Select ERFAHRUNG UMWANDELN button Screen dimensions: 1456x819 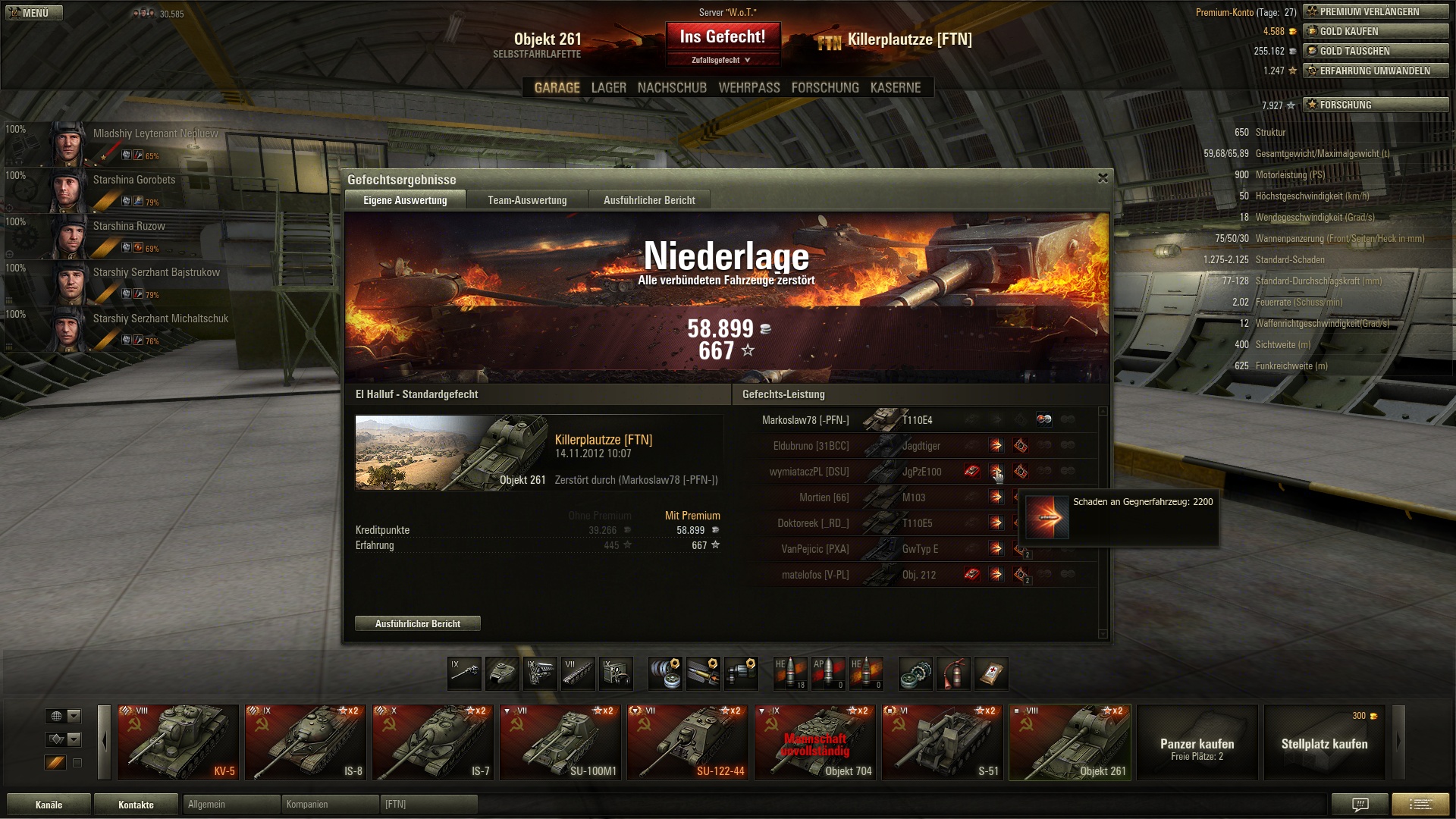pos(1376,71)
